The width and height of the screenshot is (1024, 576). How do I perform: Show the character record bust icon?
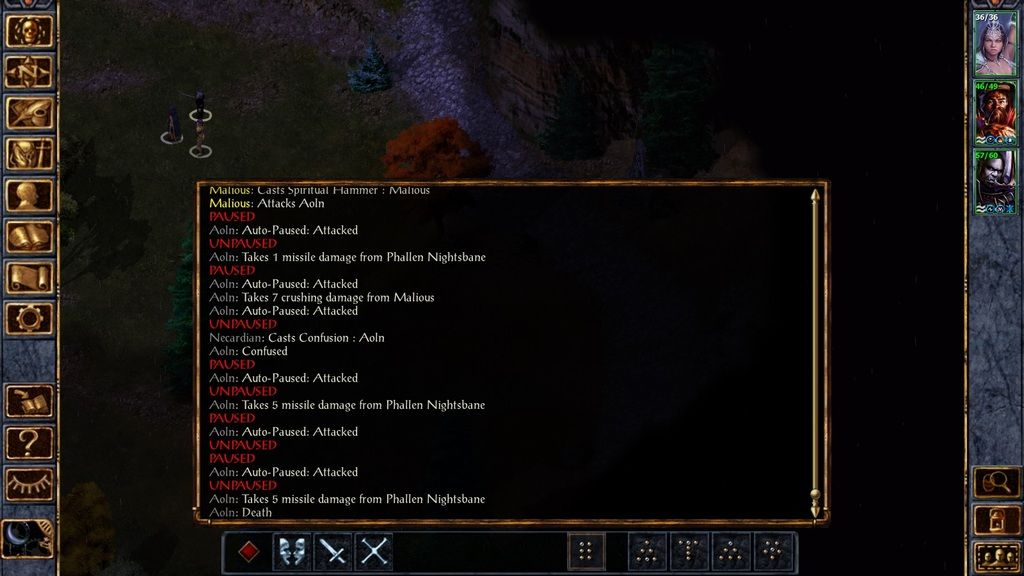[x=29, y=195]
